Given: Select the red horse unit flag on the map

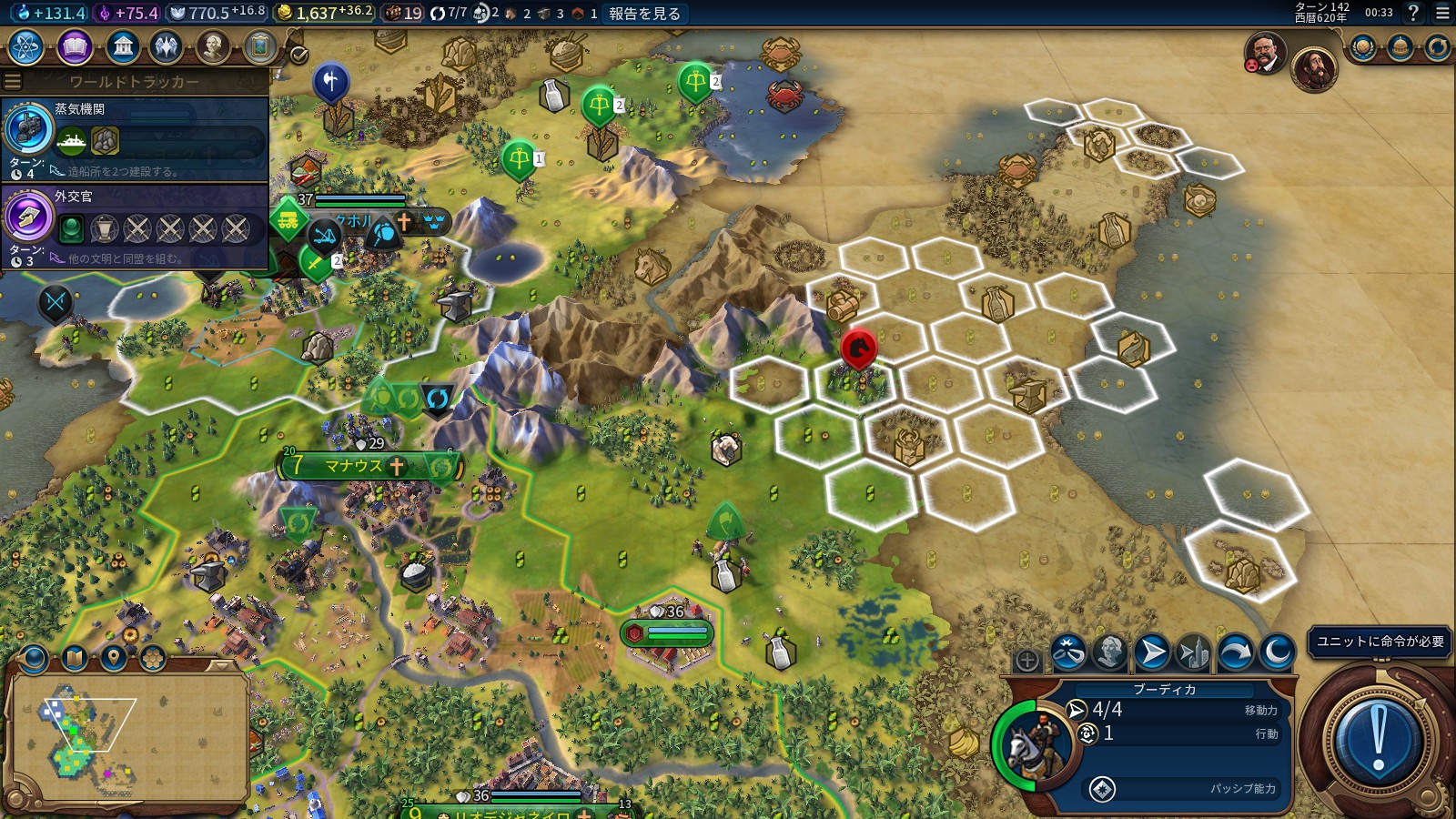Looking at the screenshot, I should tap(858, 346).
